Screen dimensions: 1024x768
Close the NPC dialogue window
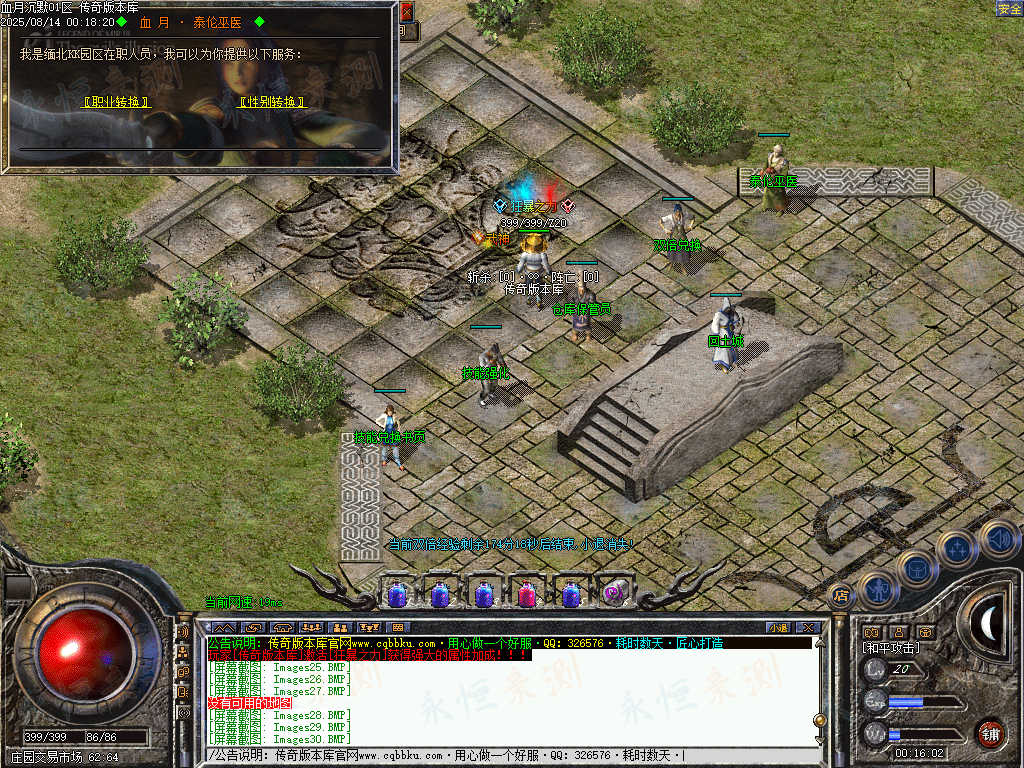point(406,12)
